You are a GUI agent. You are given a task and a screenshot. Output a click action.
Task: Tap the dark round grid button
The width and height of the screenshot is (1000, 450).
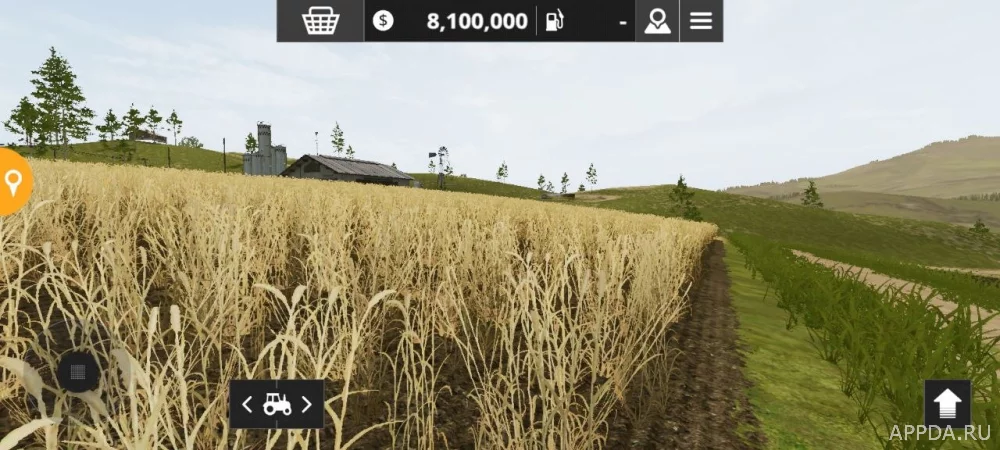[x=78, y=373]
